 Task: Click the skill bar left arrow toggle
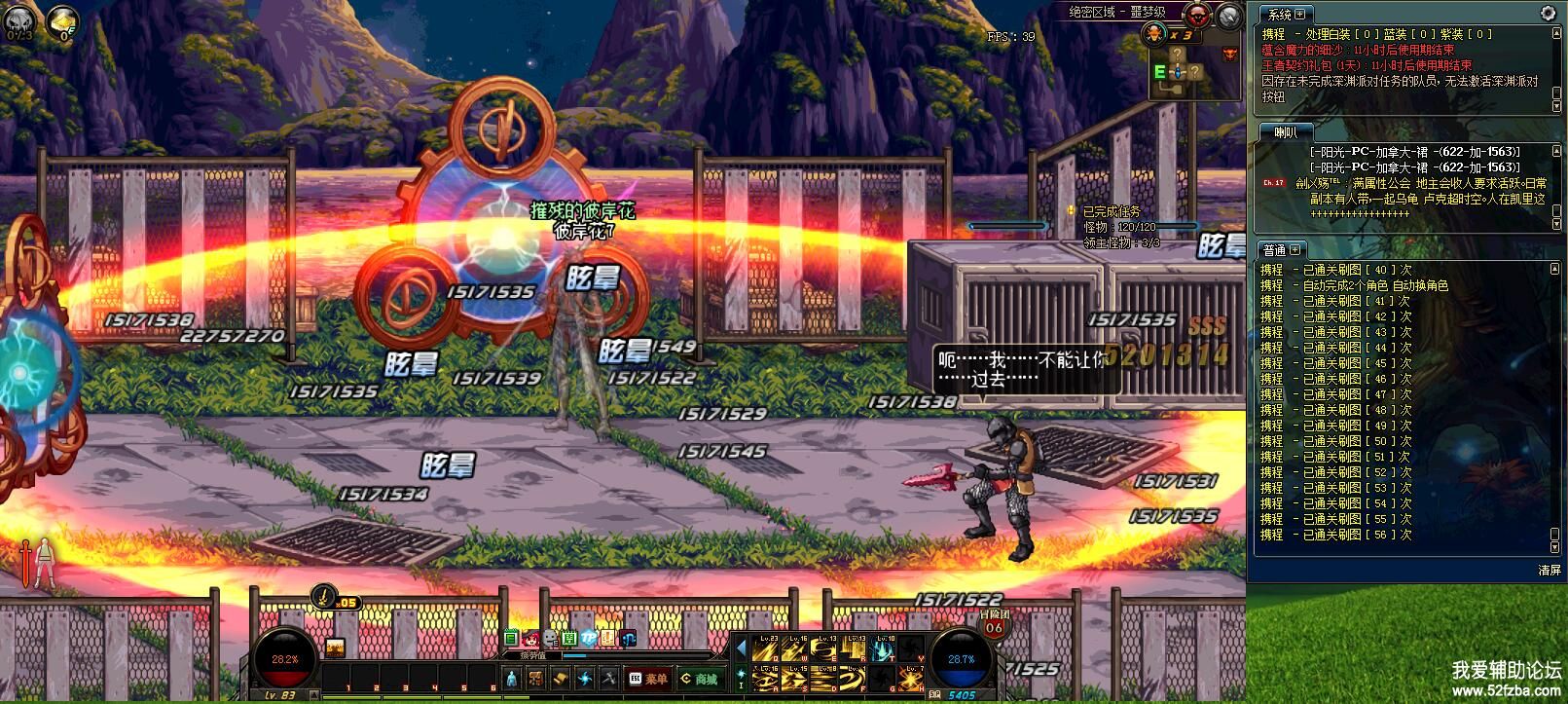point(741,649)
